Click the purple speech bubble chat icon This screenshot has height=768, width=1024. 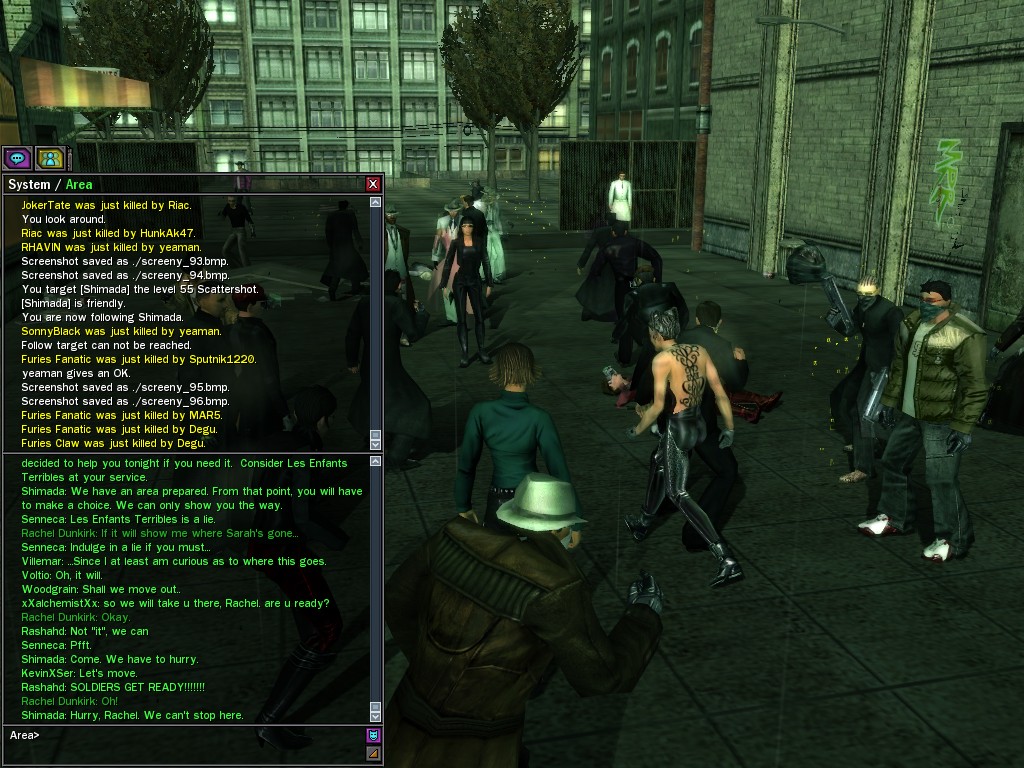click(17, 158)
